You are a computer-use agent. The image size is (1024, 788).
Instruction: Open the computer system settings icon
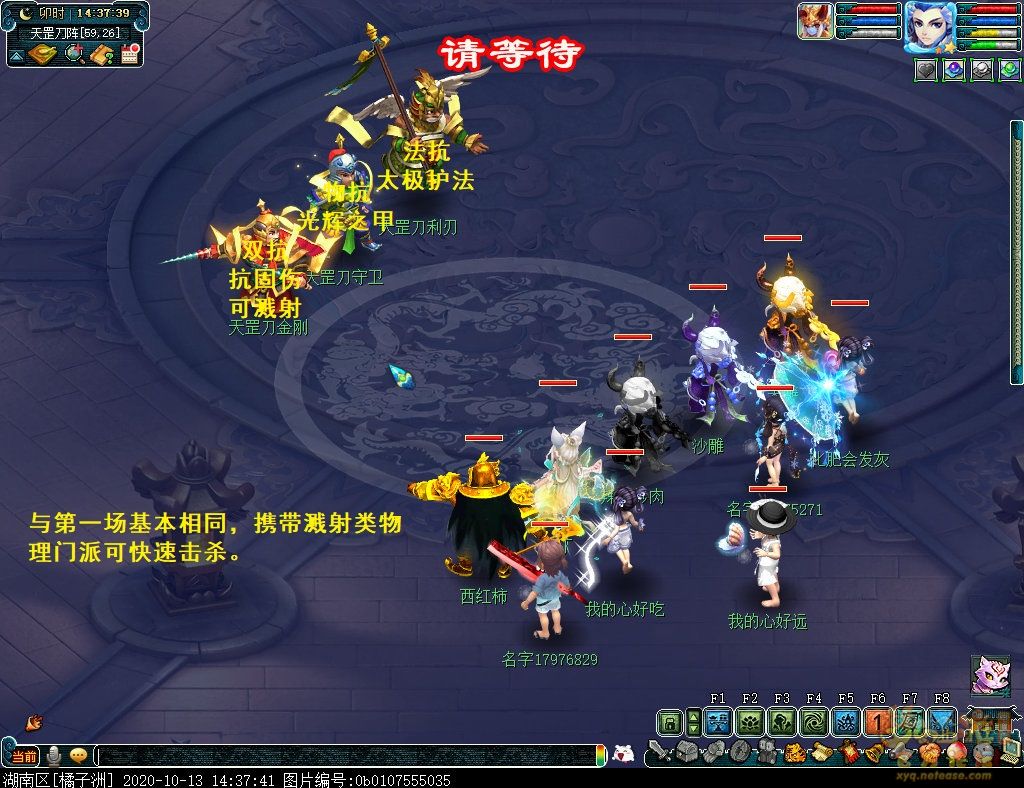[1010, 751]
